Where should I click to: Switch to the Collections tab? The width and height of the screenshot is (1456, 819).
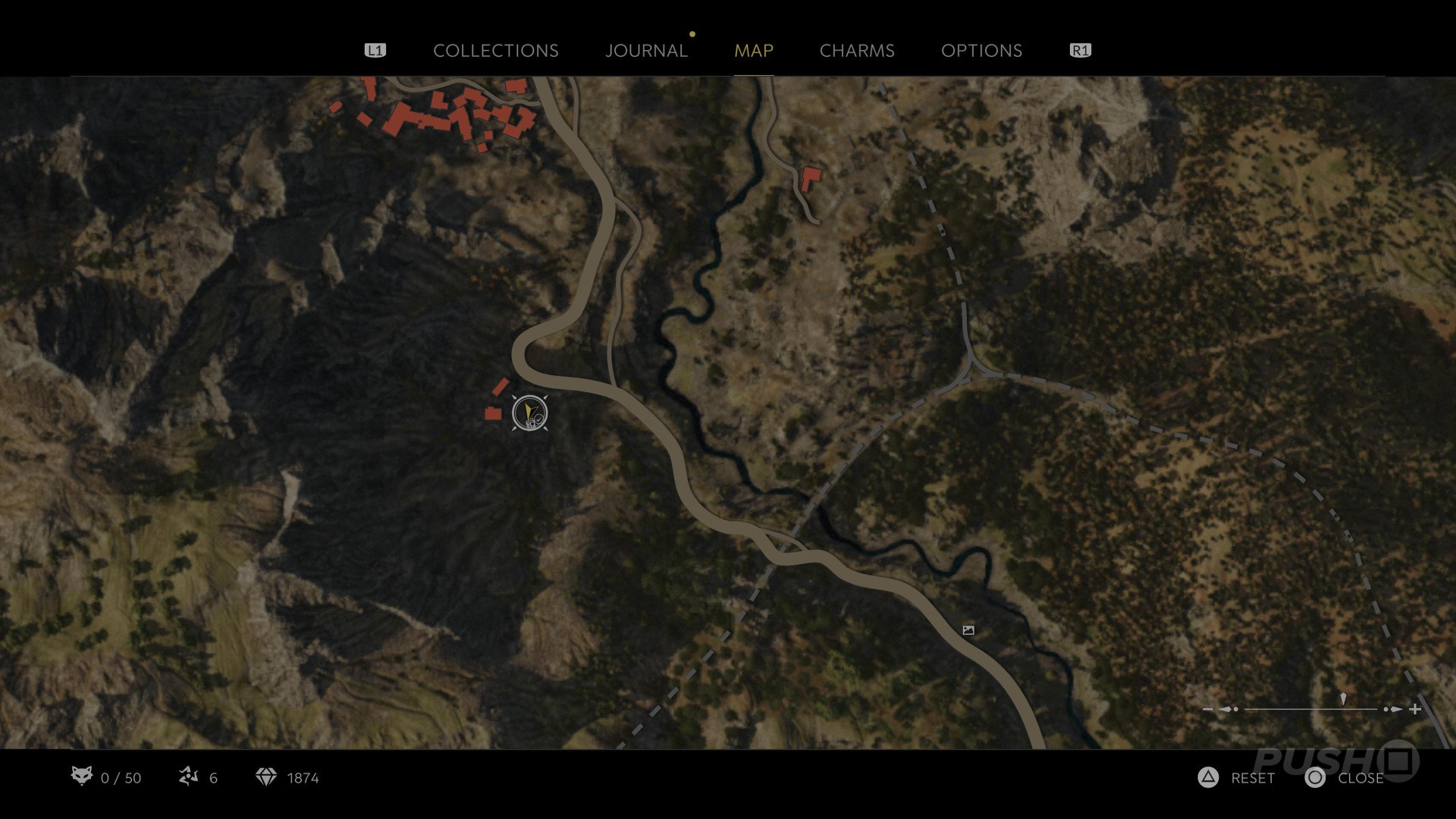[x=495, y=51]
